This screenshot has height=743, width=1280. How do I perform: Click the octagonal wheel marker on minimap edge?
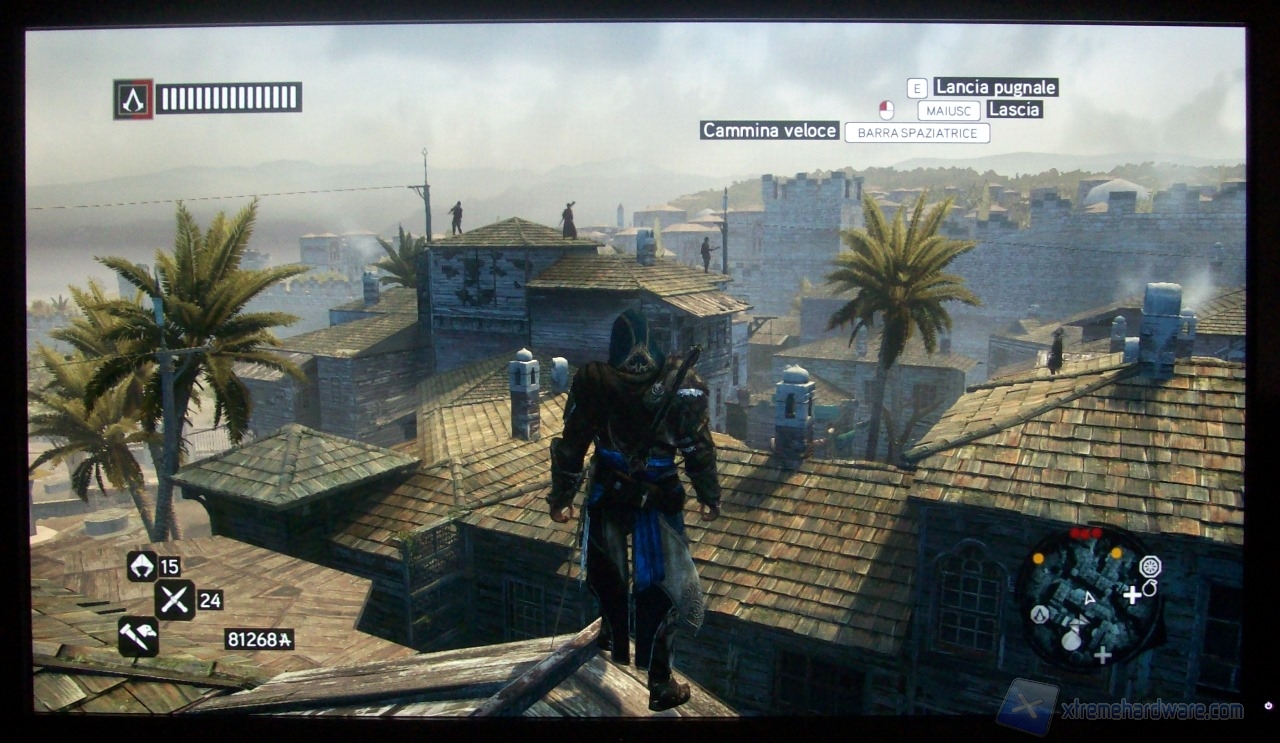pos(1150,566)
